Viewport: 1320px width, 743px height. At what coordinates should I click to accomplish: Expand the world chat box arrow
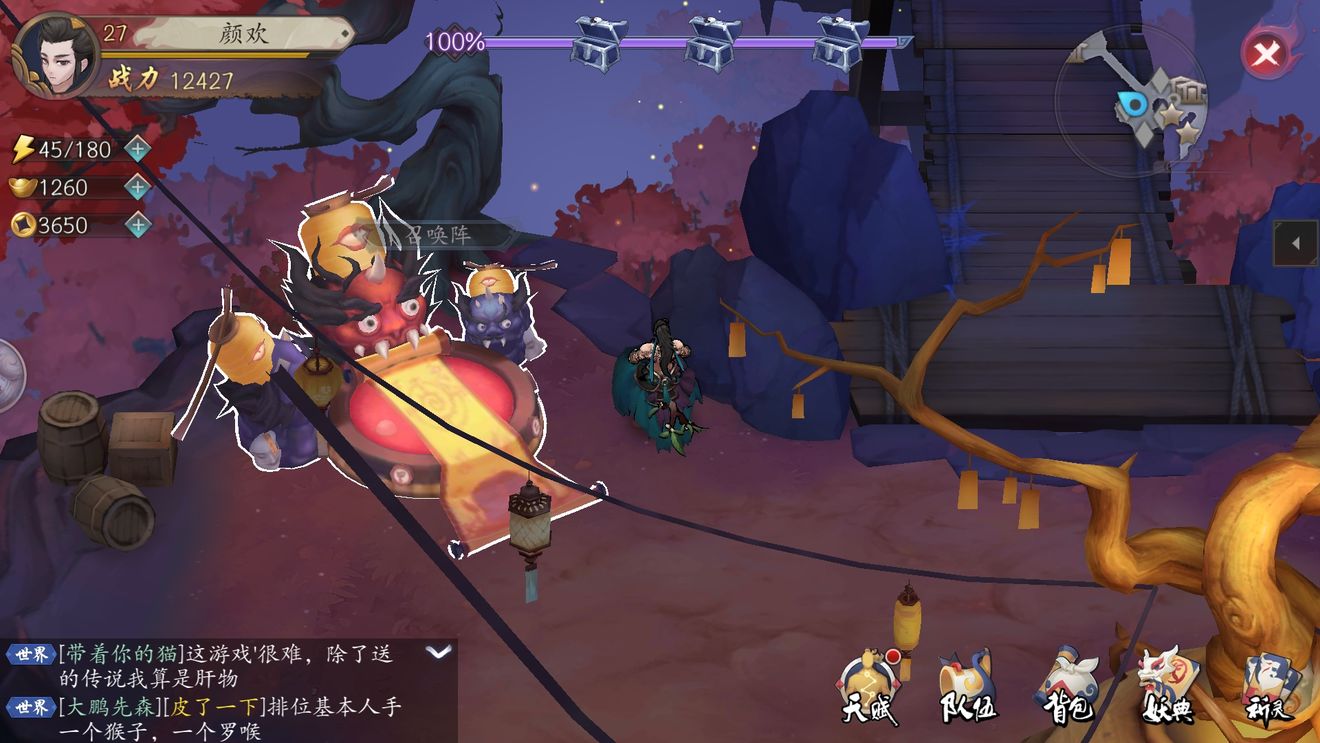click(x=439, y=652)
